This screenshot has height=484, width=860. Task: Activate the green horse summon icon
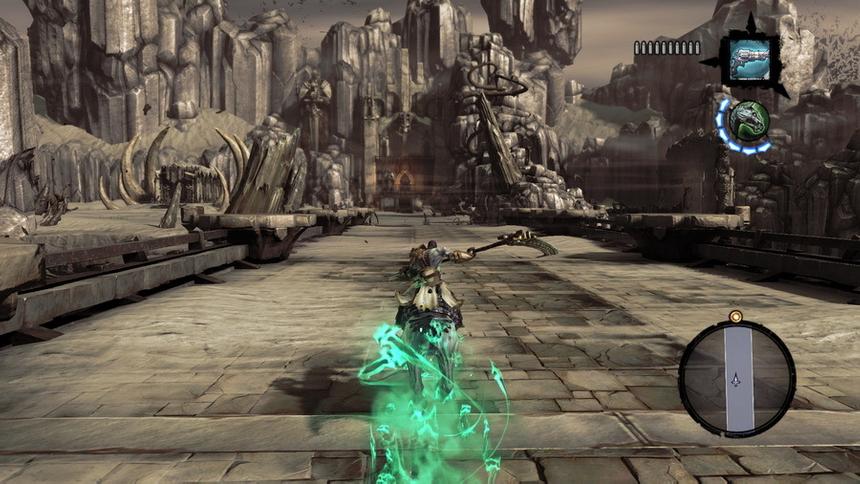[746, 123]
